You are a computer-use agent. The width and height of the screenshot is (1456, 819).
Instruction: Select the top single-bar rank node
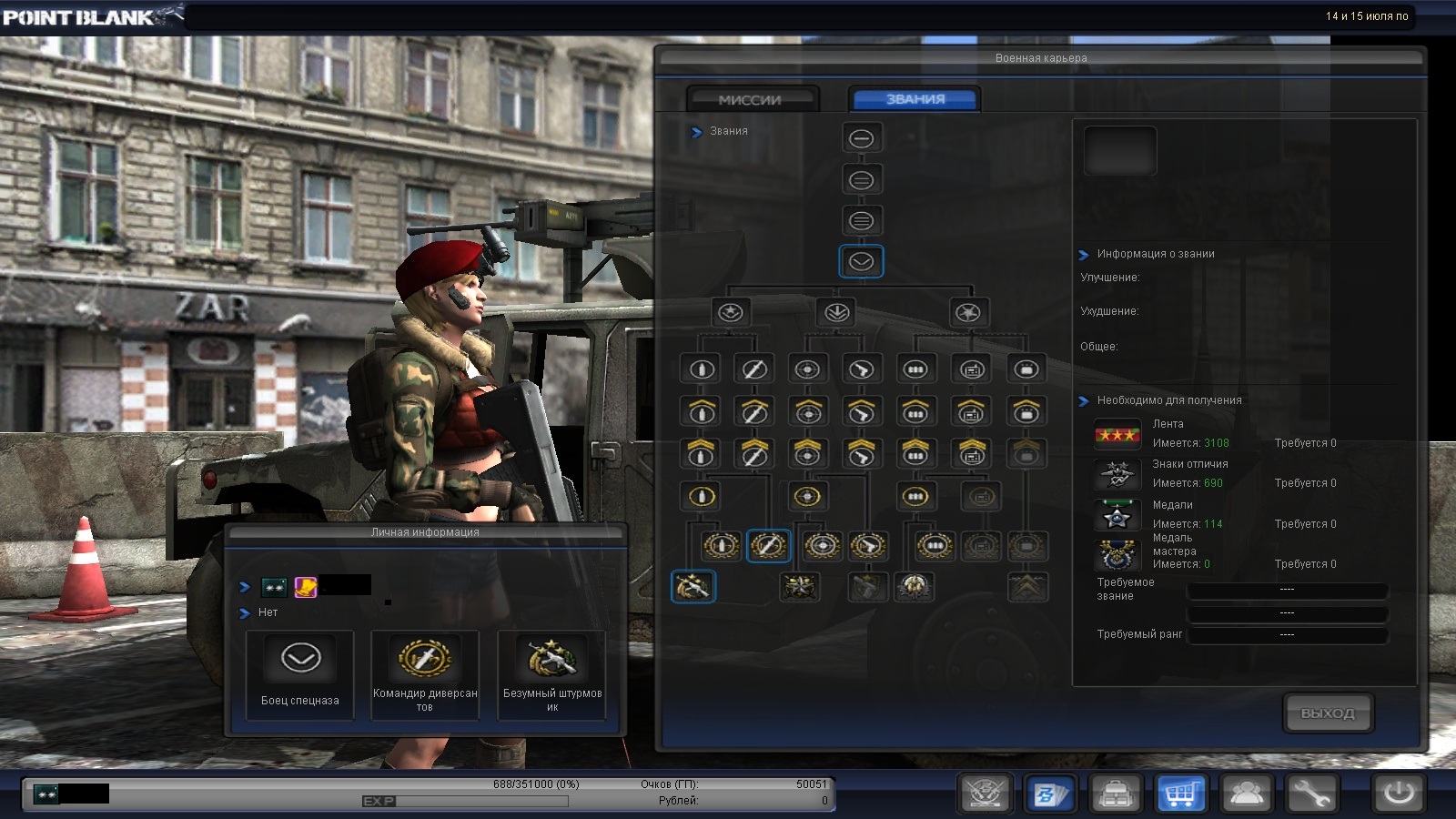[861, 138]
